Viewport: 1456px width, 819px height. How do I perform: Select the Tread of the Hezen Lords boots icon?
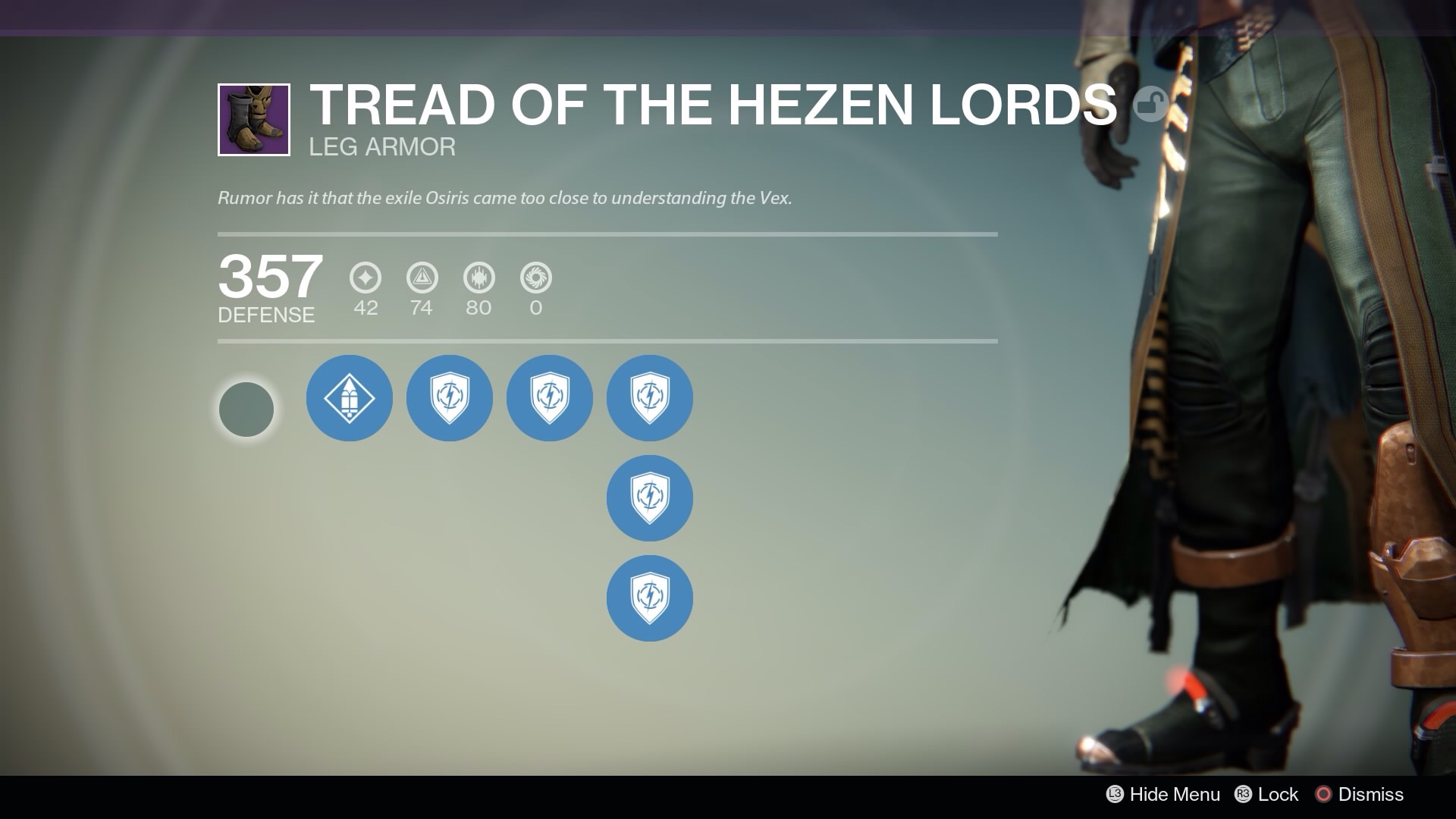coord(254,120)
